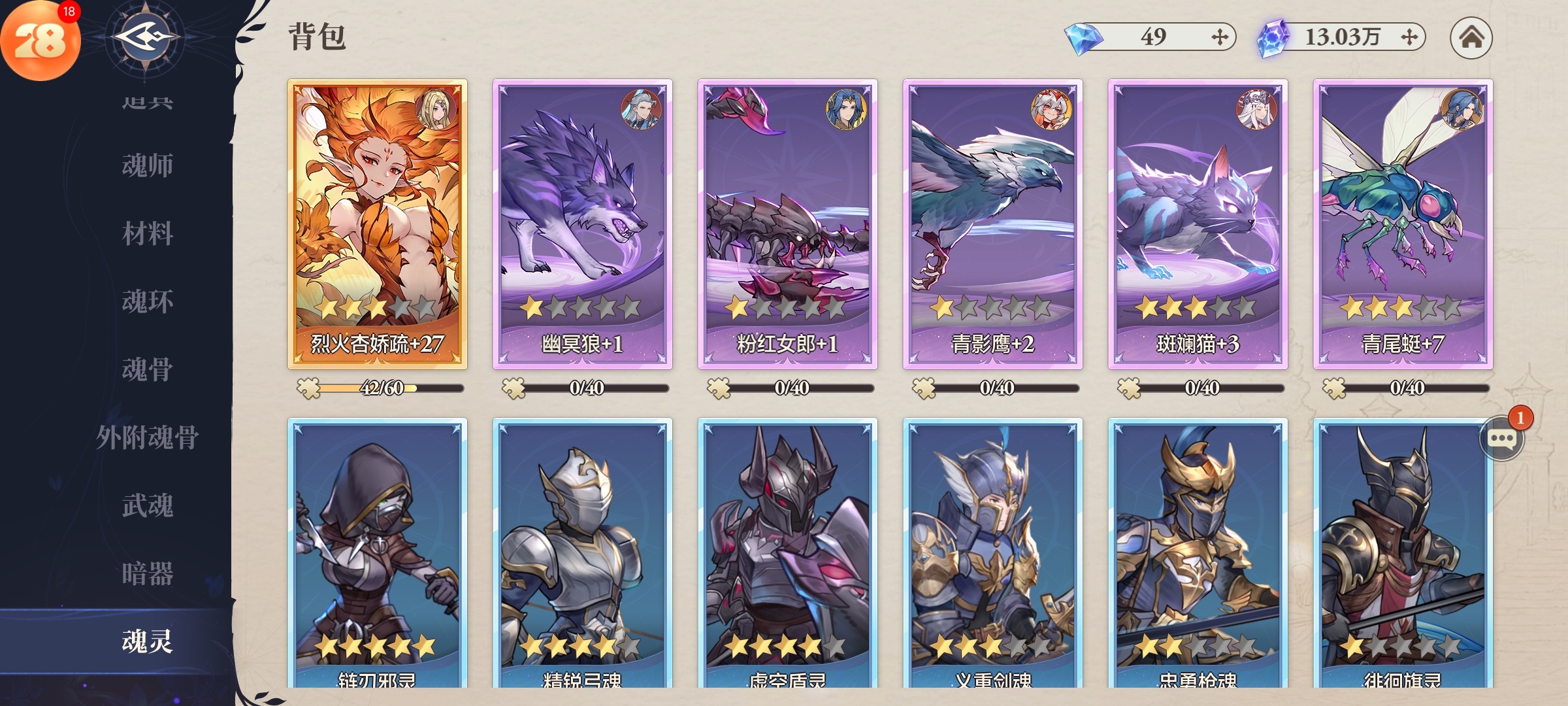
Task: Switch to the 外附魂骨 tab
Action: pyautogui.click(x=147, y=437)
